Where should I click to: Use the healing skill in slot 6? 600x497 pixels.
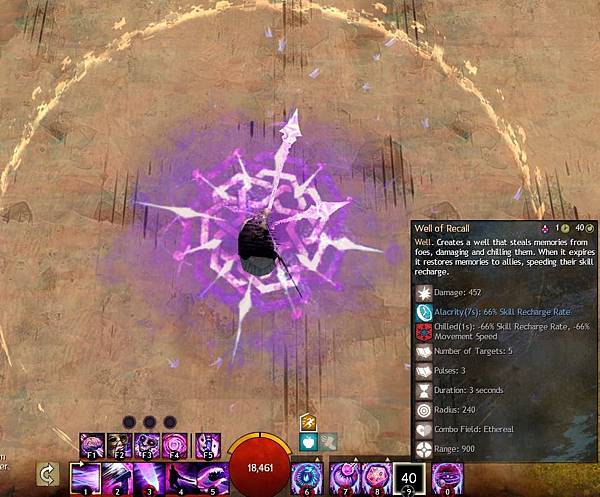tap(307, 478)
